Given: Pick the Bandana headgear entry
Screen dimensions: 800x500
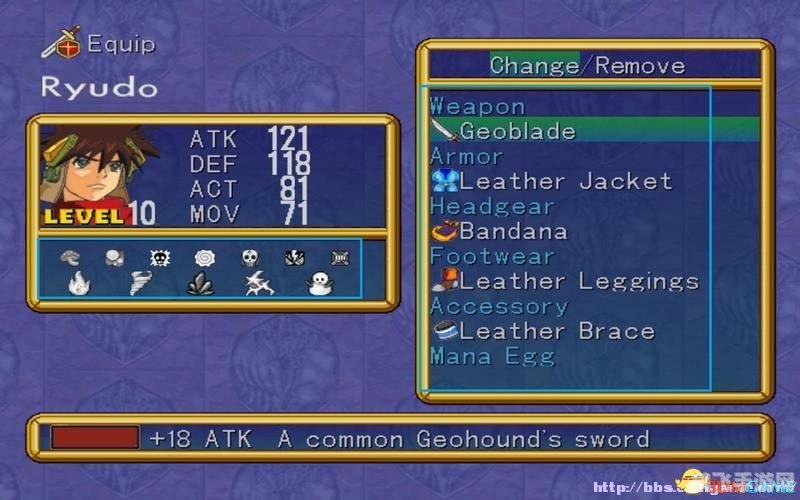Looking at the screenshot, I should click(x=512, y=231).
